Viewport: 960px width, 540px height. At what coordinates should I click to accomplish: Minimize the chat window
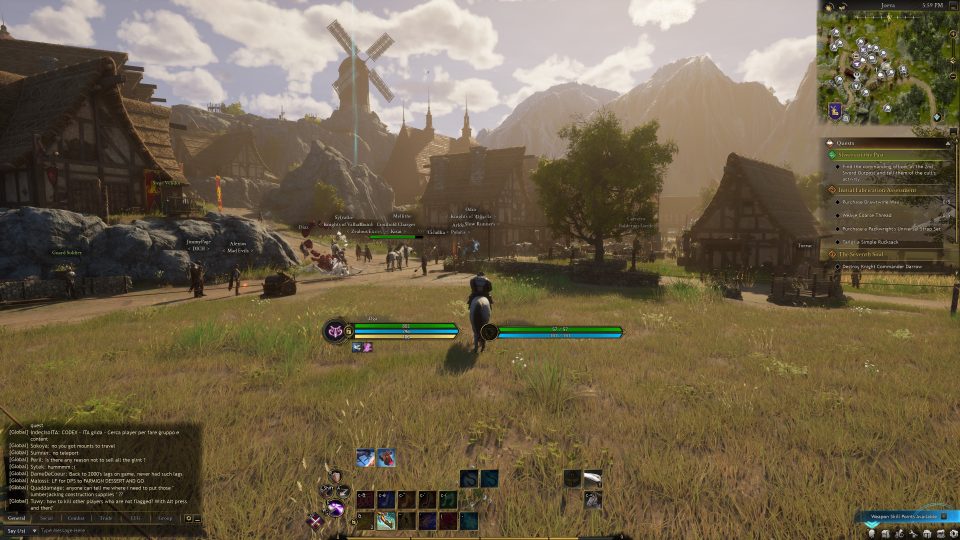coord(198,518)
